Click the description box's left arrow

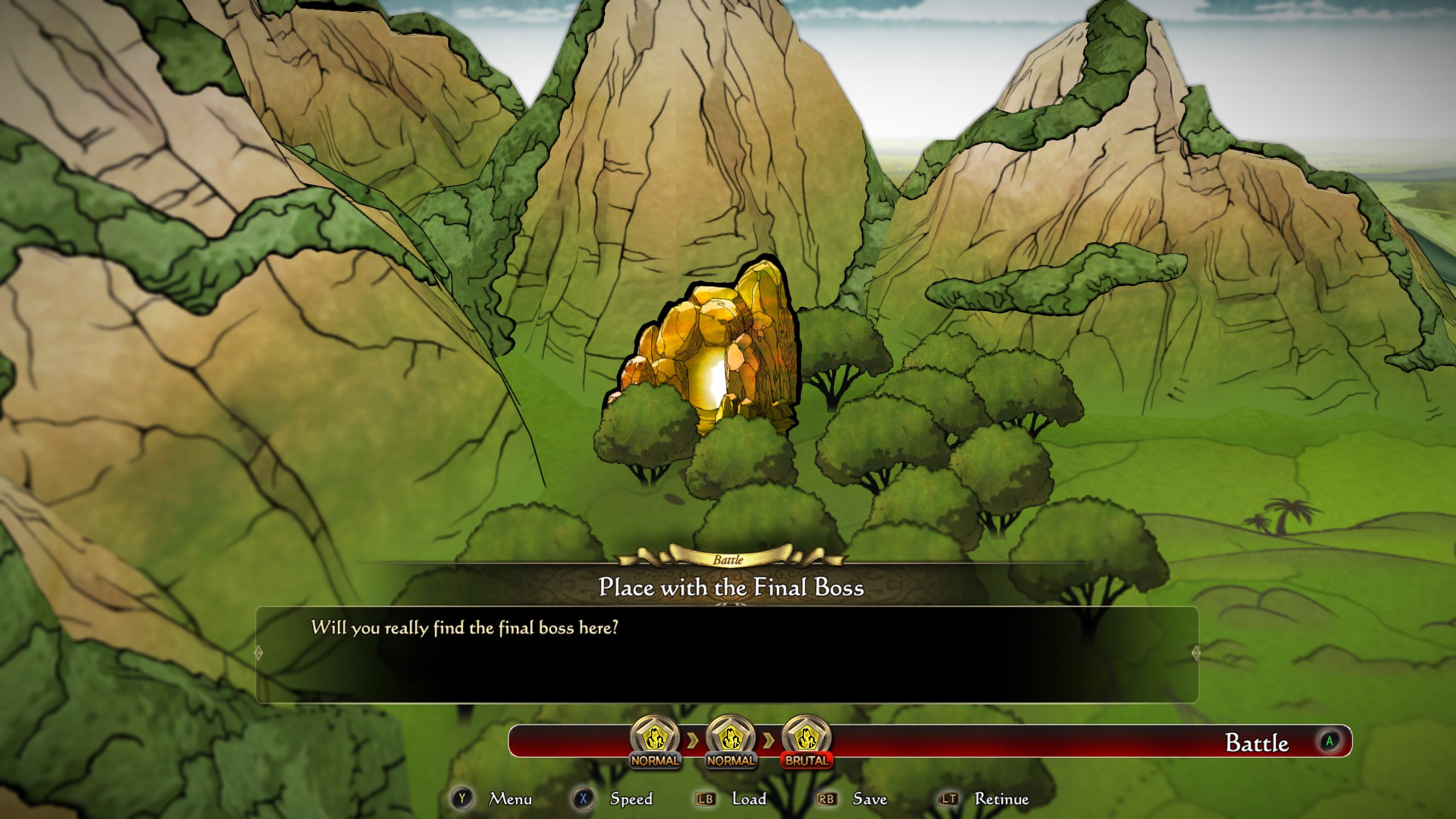pos(258,653)
